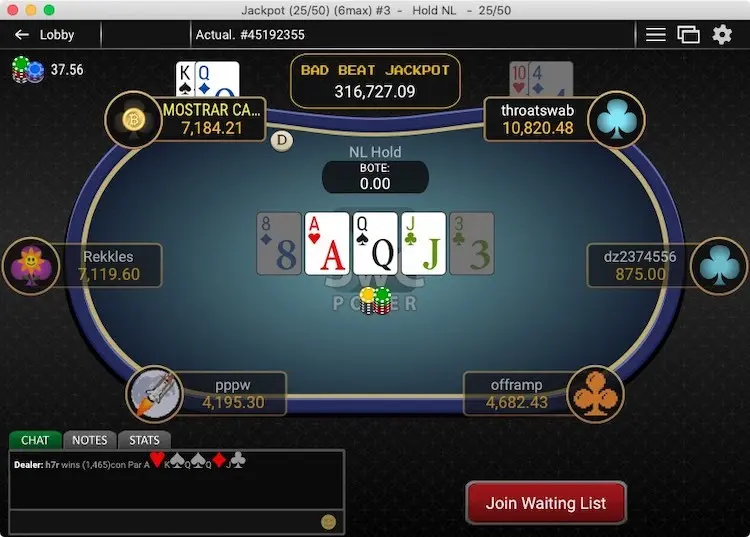Select player Rekkles' seat
The image size is (750, 537).
tap(107, 265)
